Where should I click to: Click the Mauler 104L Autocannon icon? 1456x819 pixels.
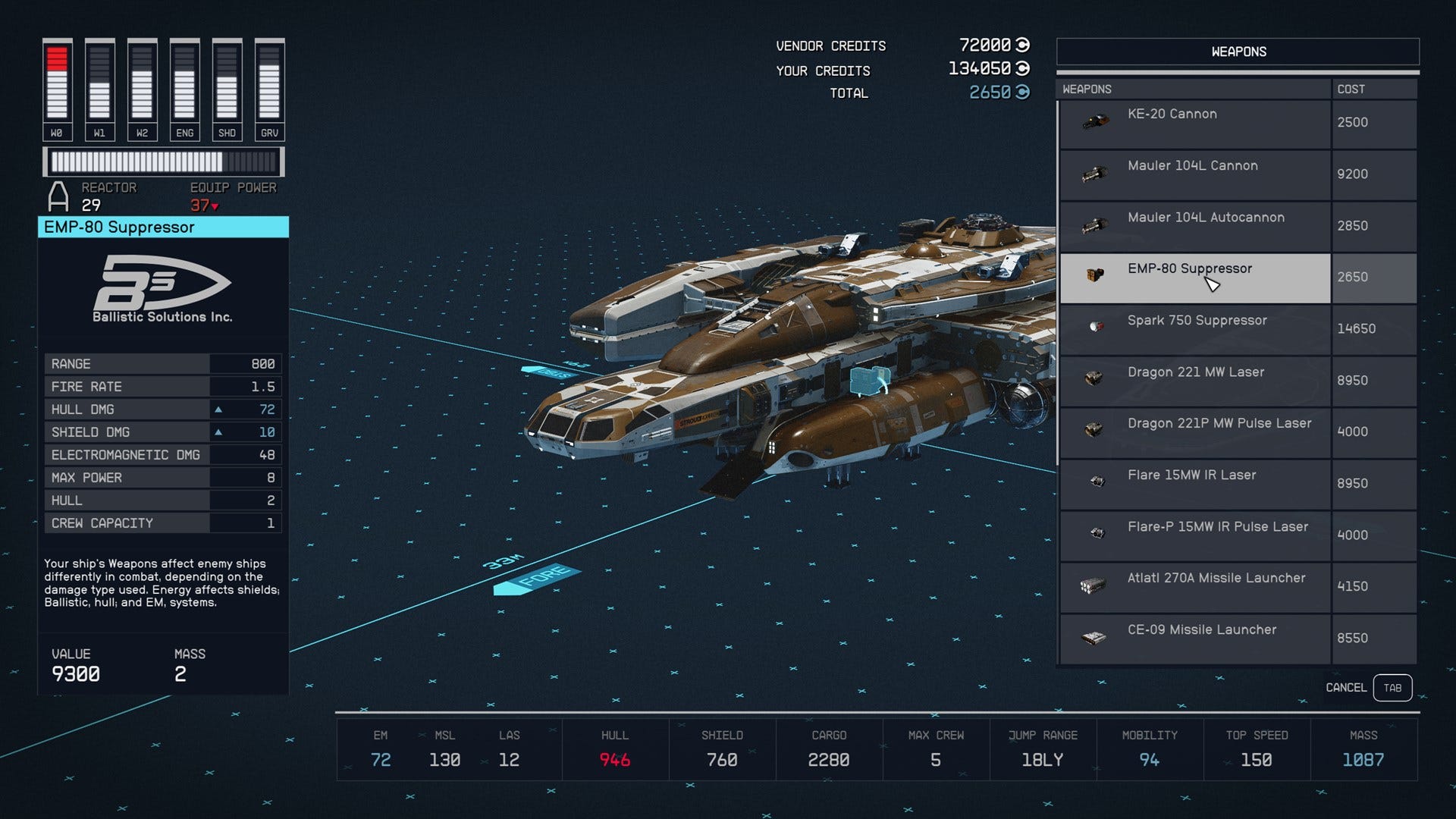1094,222
